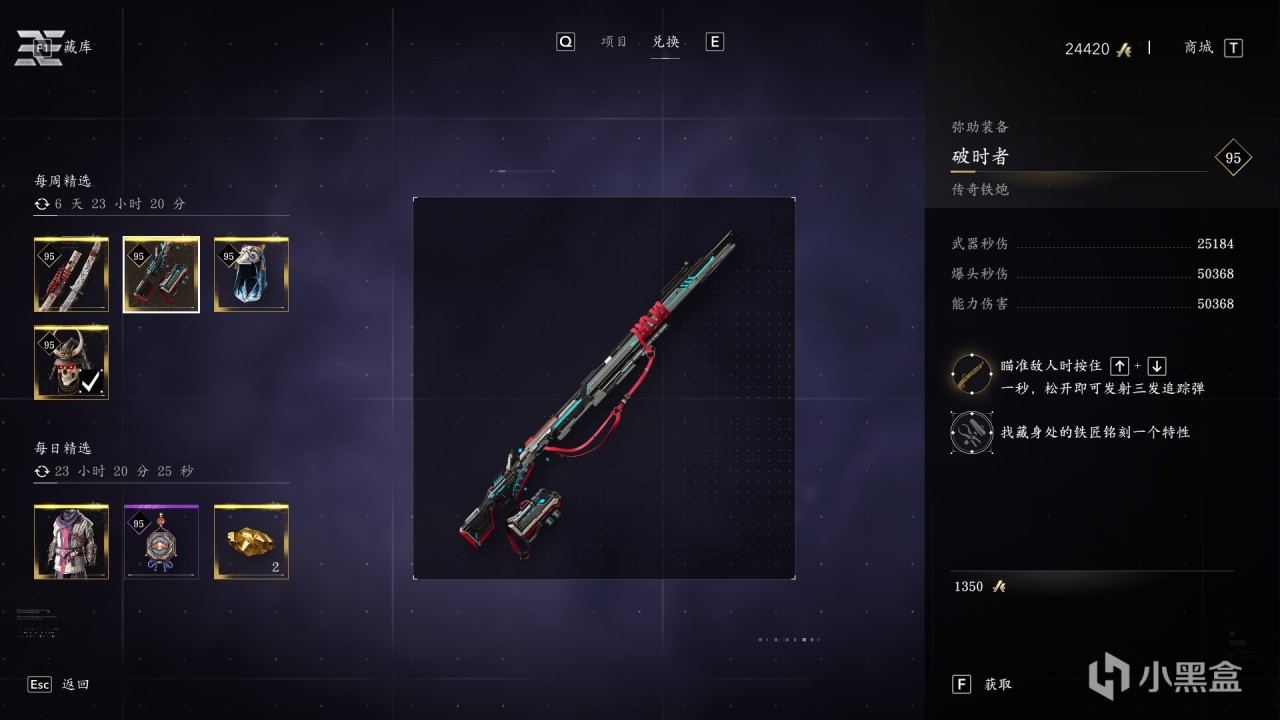Viewport: 1280px width, 720px height.
Task: Select the skull samurai helmet item
Action: (x=71, y=362)
